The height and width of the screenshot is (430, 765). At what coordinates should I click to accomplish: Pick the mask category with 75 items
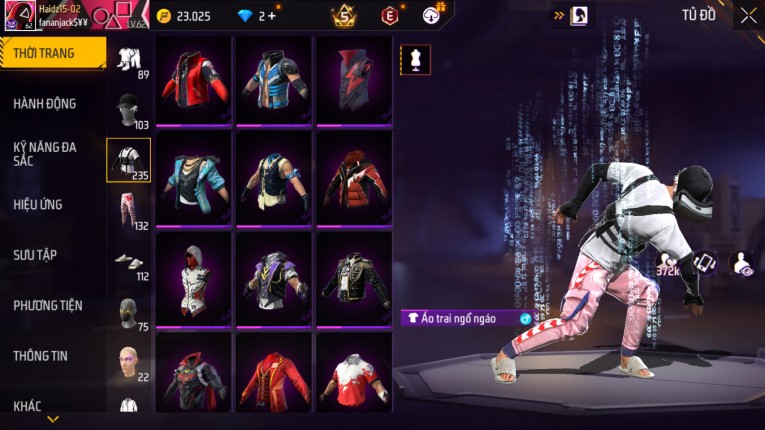129,312
